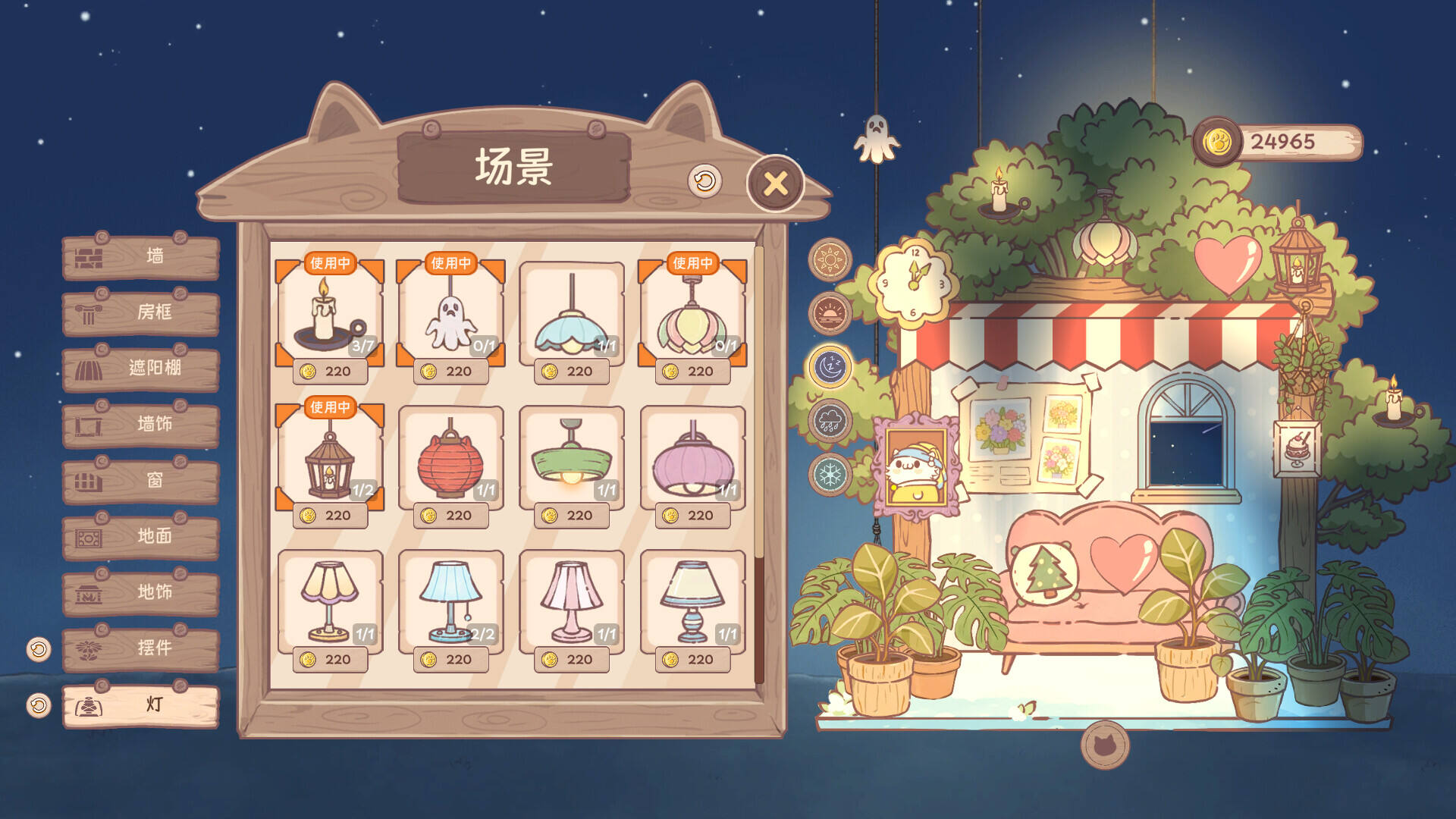This screenshot has height=819, width=1456.
Task: Buy the blue ceiling lamp for 220
Action: pos(573,372)
